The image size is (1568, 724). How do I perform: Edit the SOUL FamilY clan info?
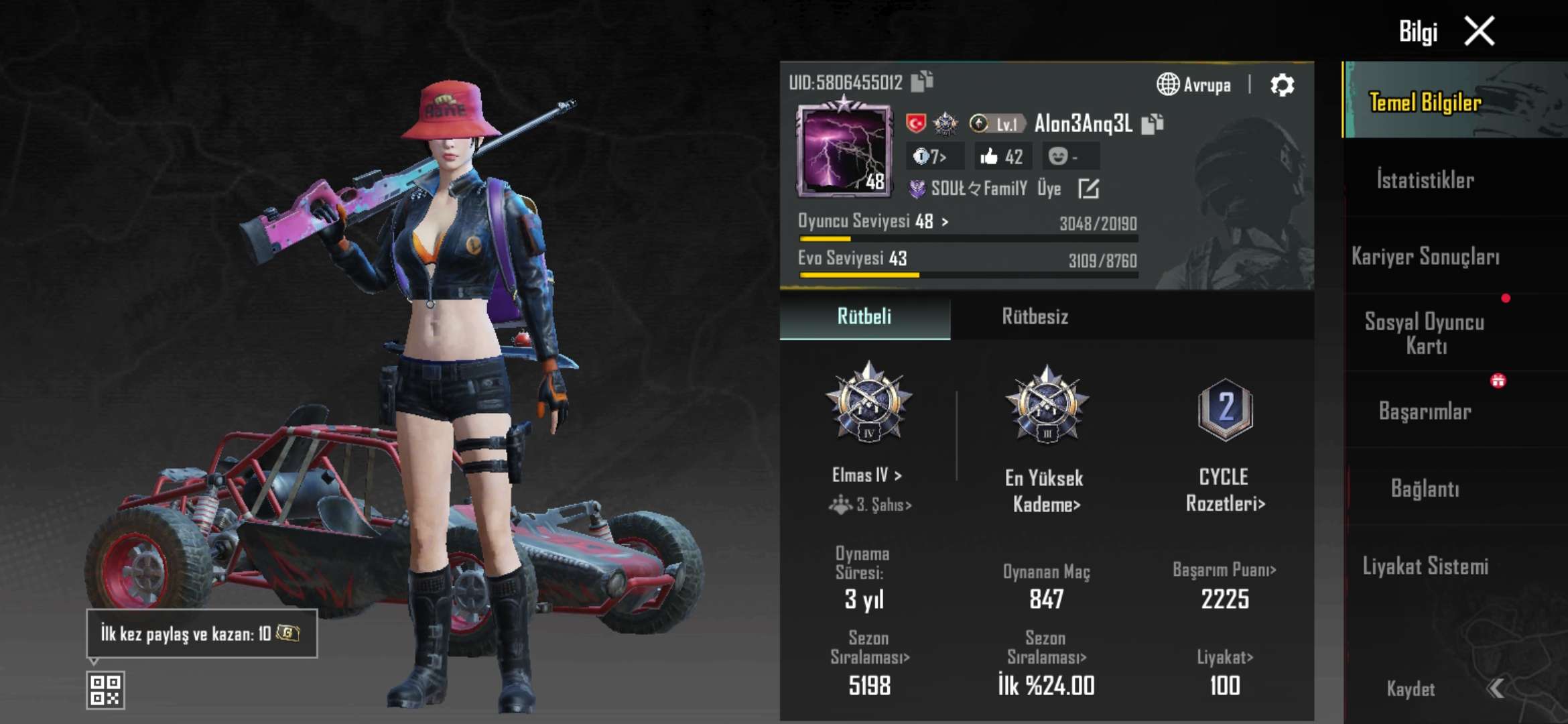(x=1088, y=189)
